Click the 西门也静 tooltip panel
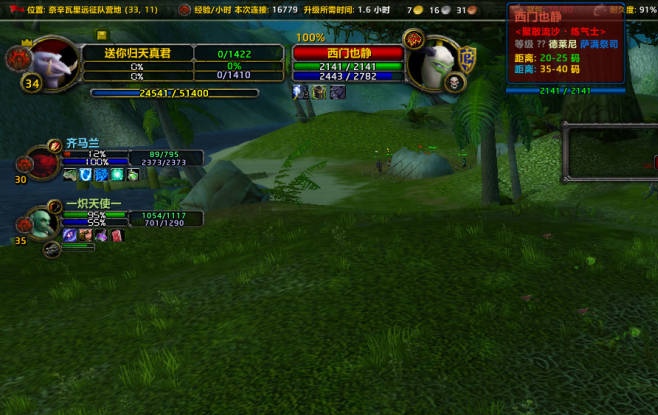This screenshot has height=415, width=658. tap(566, 45)
